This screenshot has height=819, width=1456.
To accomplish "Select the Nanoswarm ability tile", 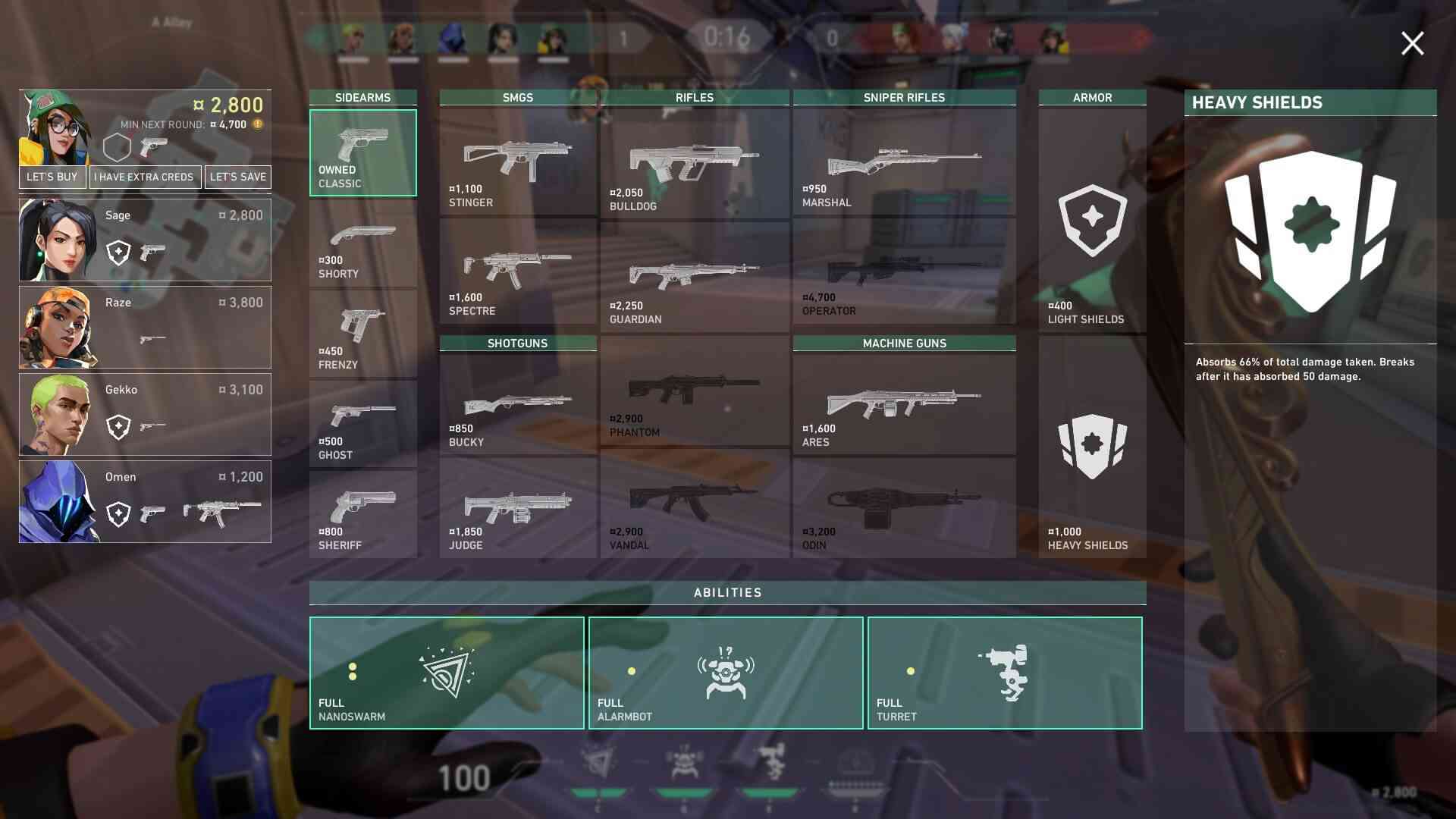I will [x=447, y=673].
